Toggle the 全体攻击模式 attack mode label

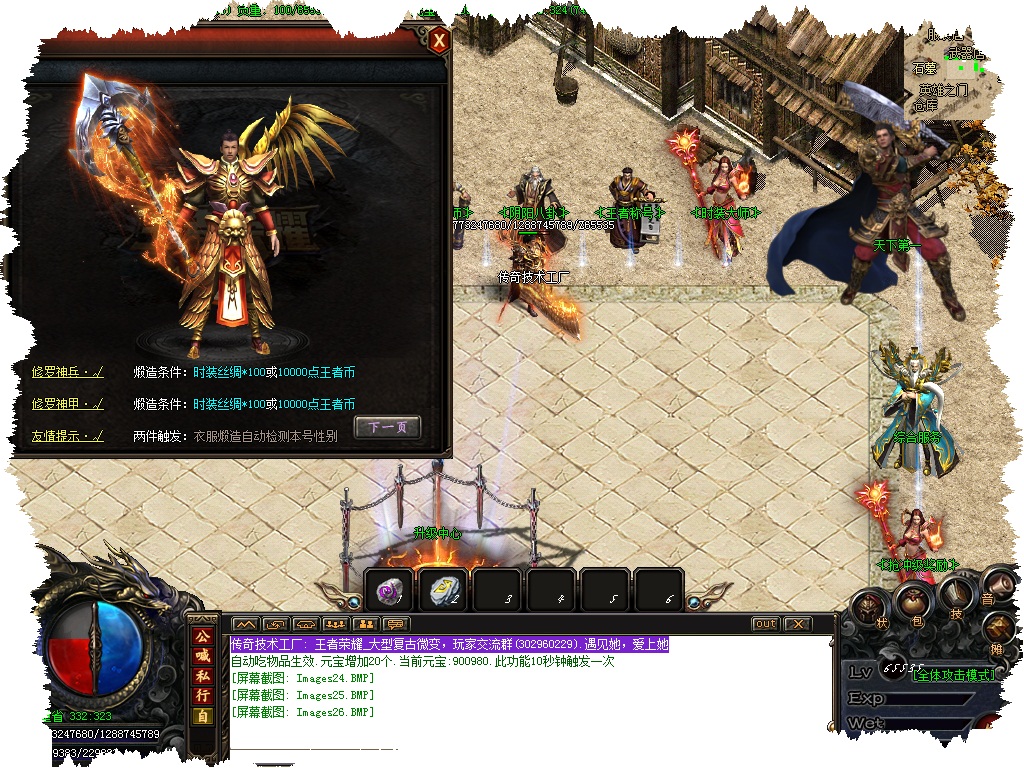pyautogui.click(x=955, y=675)
